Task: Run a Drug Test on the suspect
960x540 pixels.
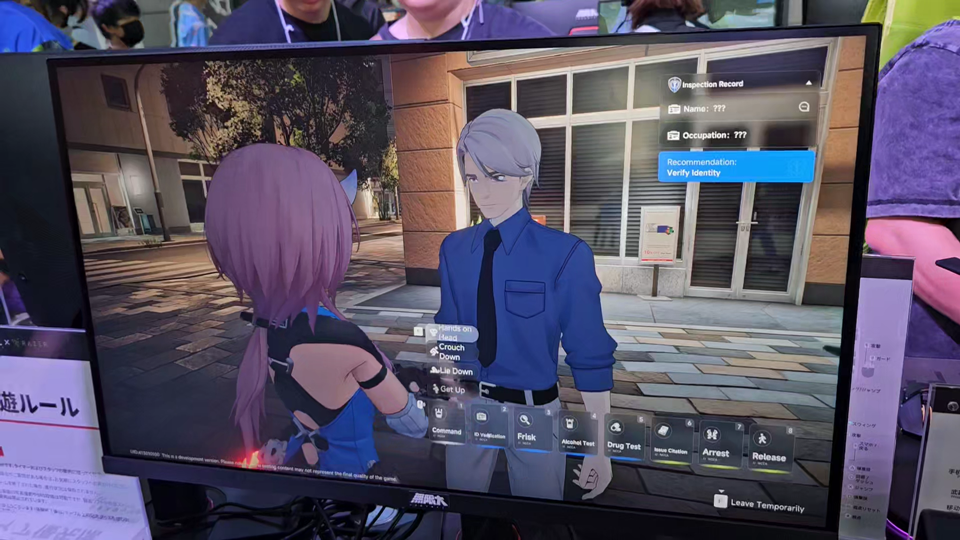Action: point(624,440)
